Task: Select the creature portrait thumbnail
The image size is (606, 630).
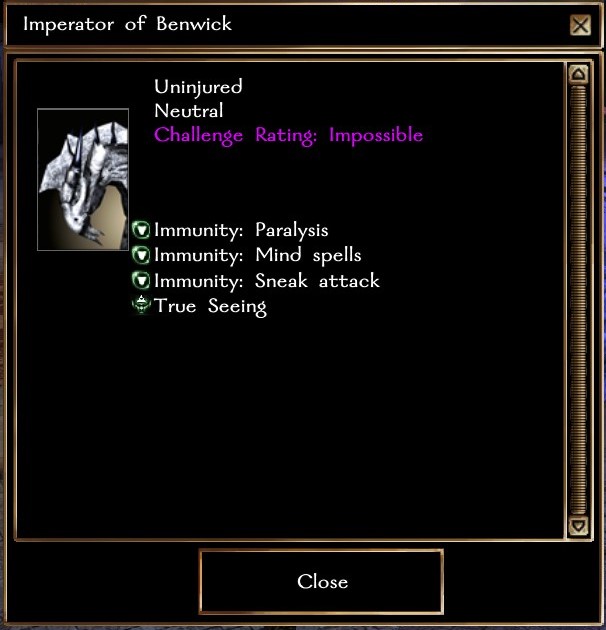Action: pyautogui.click(x=83, y=180)
